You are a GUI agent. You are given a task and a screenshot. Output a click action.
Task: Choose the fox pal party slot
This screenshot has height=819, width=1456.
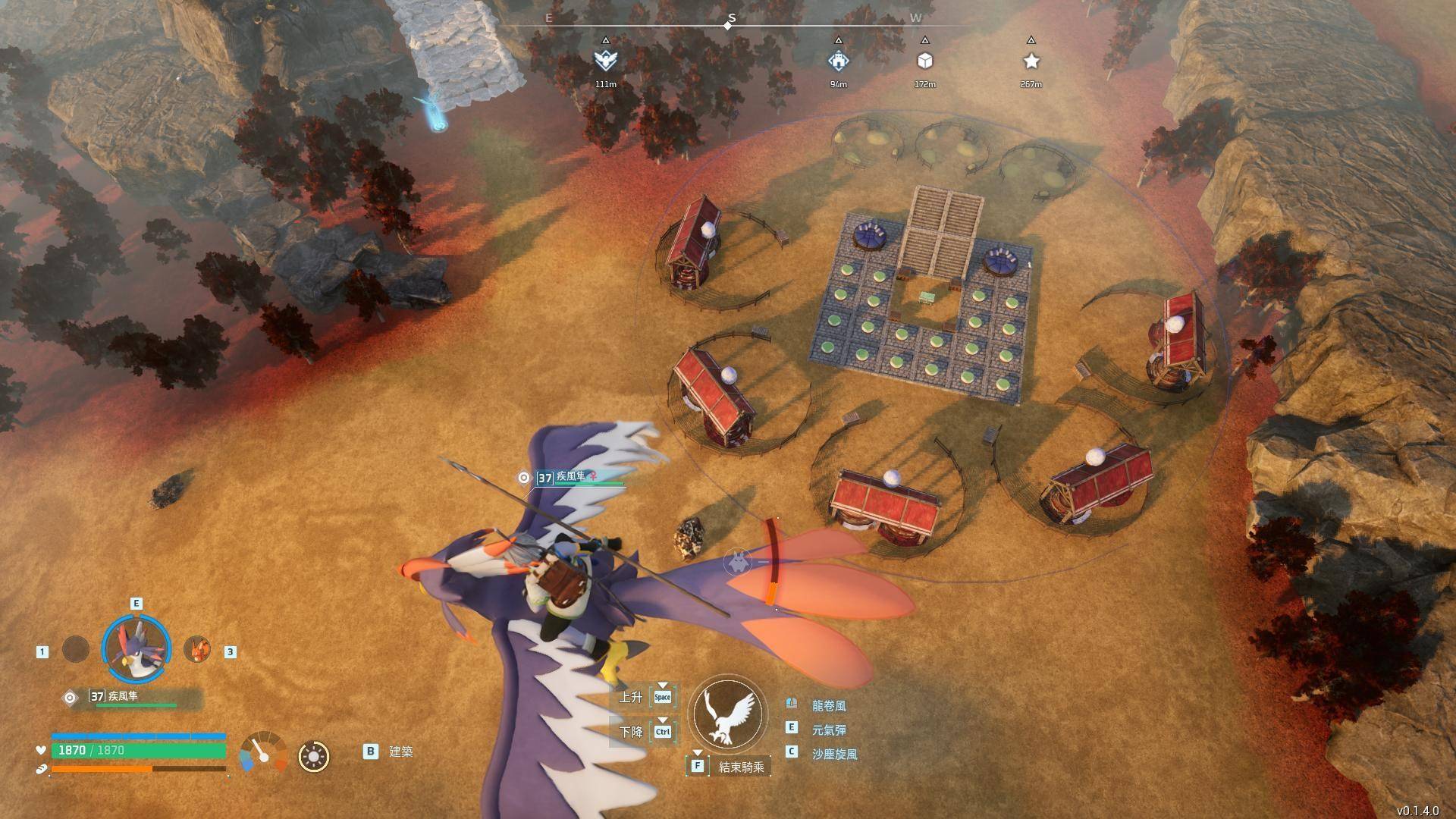tap(197, 649)
